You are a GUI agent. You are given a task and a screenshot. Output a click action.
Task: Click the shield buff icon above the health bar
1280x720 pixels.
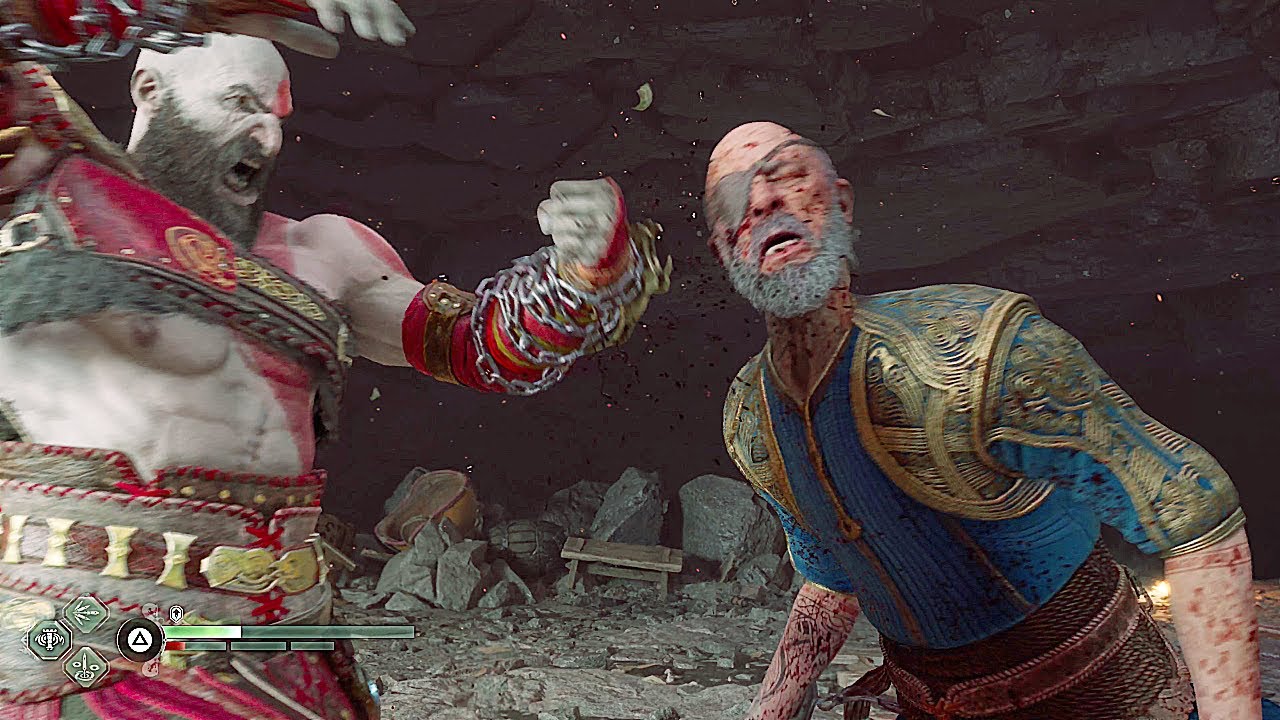point(176,613)
